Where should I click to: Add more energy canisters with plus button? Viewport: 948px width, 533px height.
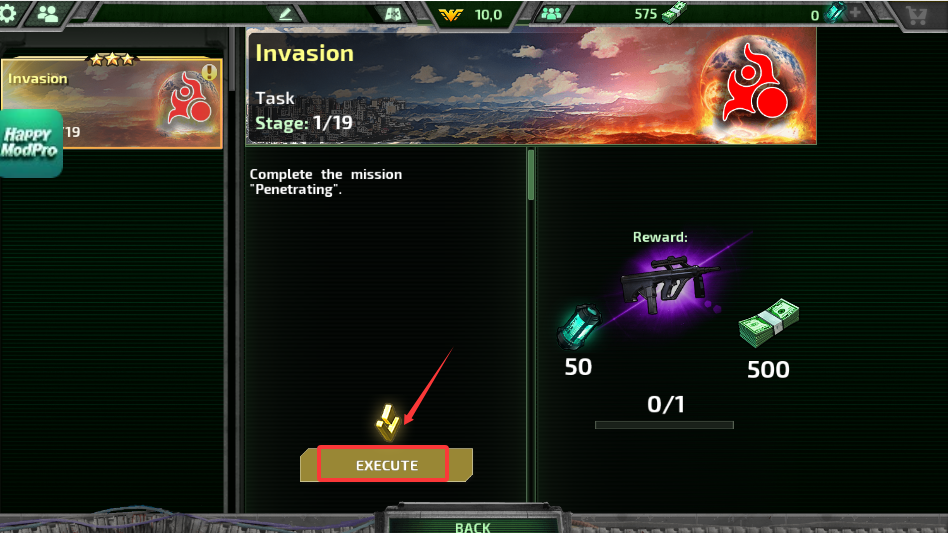click(855, 14)
